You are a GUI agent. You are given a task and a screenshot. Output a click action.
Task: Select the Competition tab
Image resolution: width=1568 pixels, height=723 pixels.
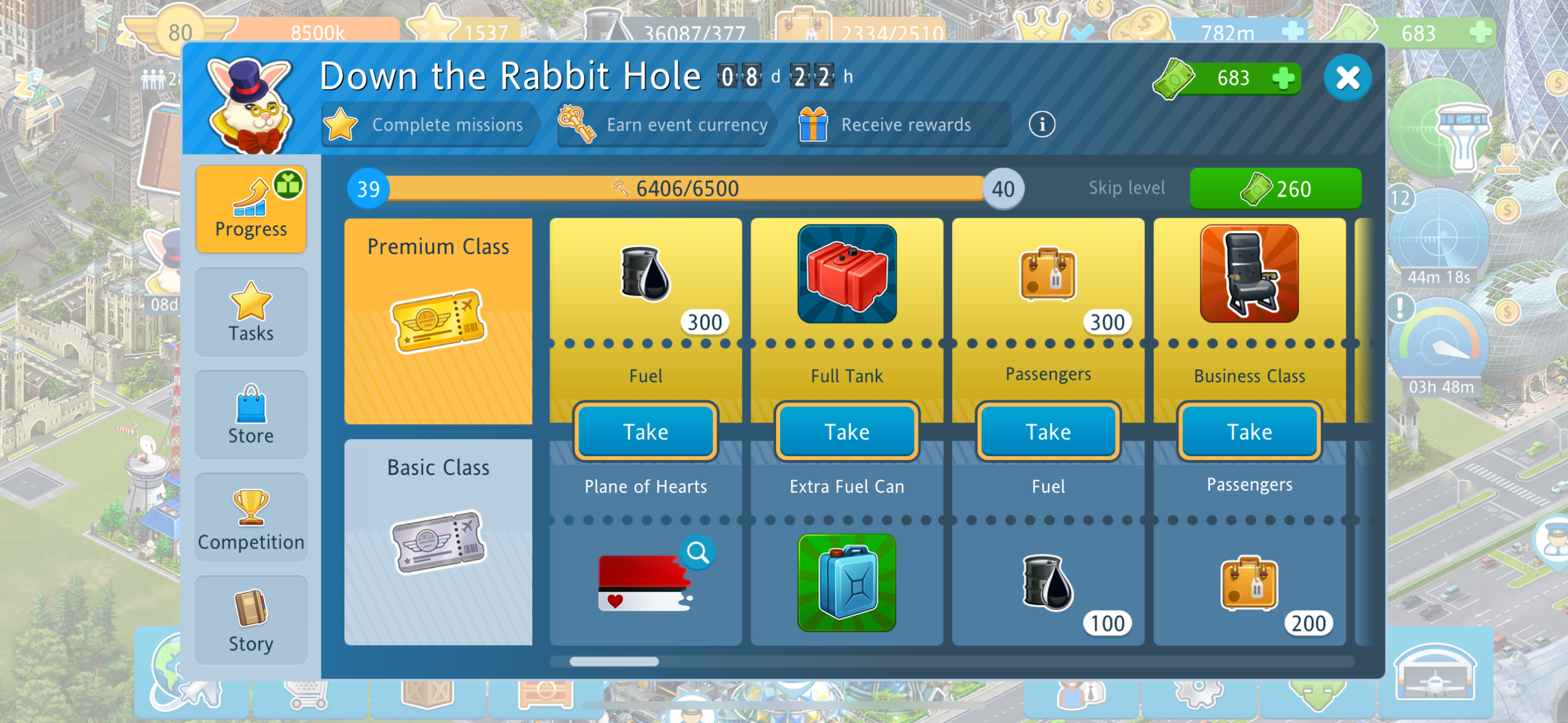(x=251, y=518)
